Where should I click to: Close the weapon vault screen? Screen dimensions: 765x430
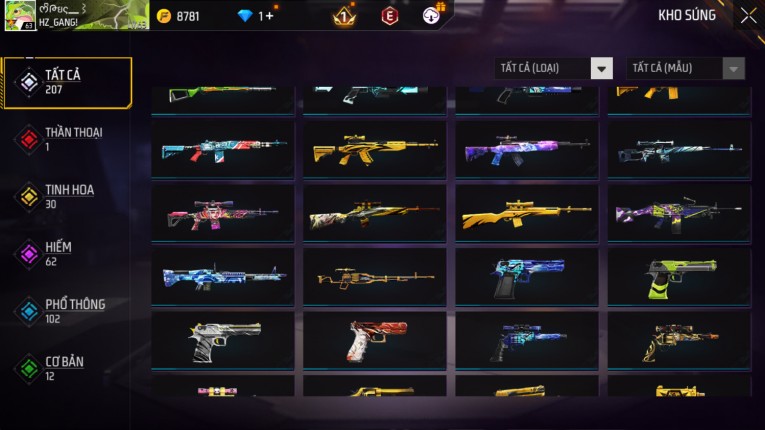click(x=748, y=16)
